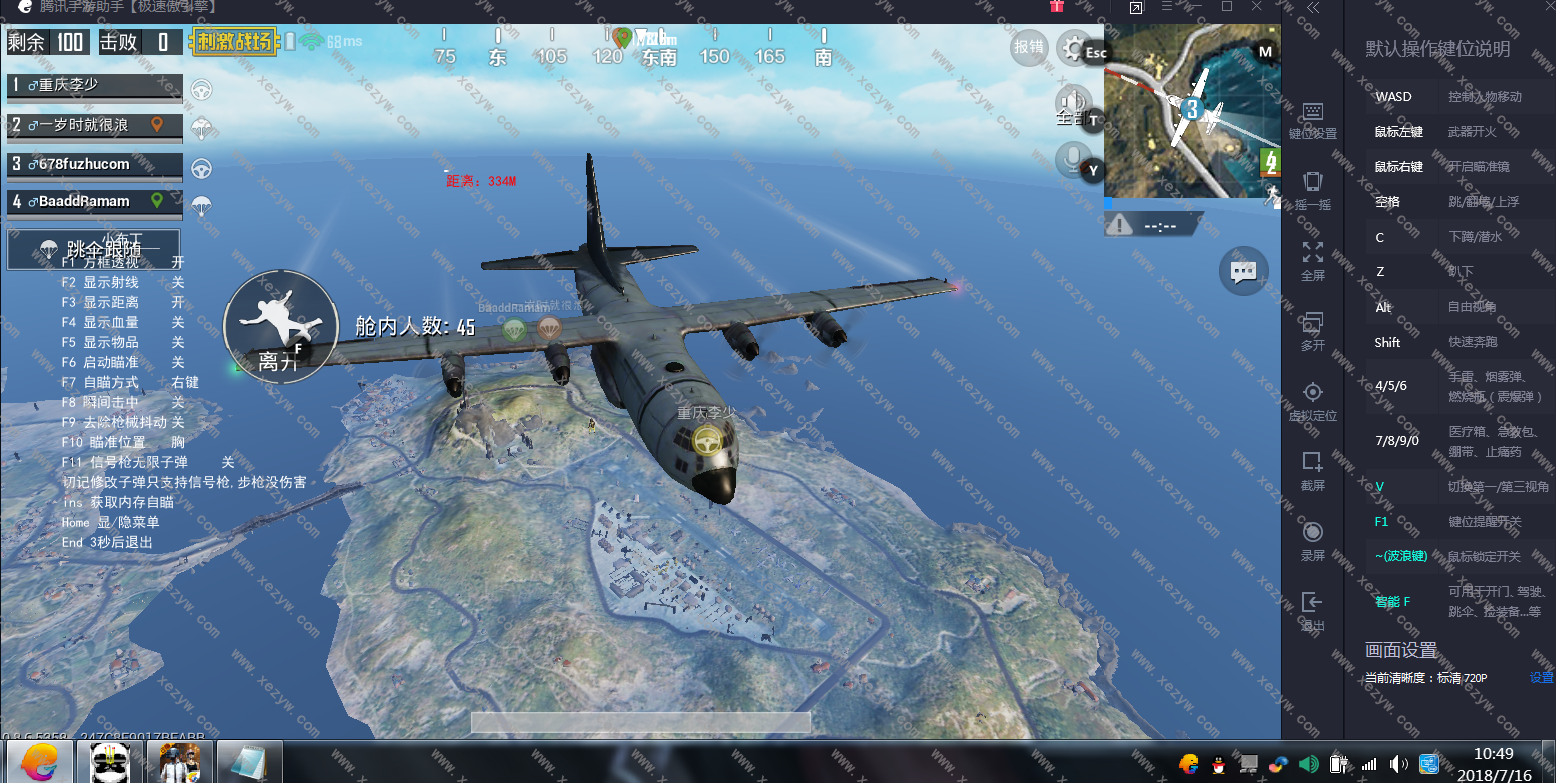Screen dimensions: 1556x783
Task: Collapse the side panel with double-arrow
Action: [x=1313, y=8]
